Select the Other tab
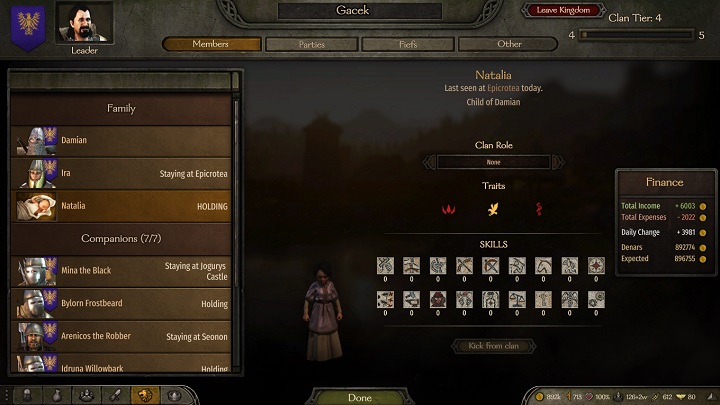Viewport: 720px width, 405px height. click(509, 44)
